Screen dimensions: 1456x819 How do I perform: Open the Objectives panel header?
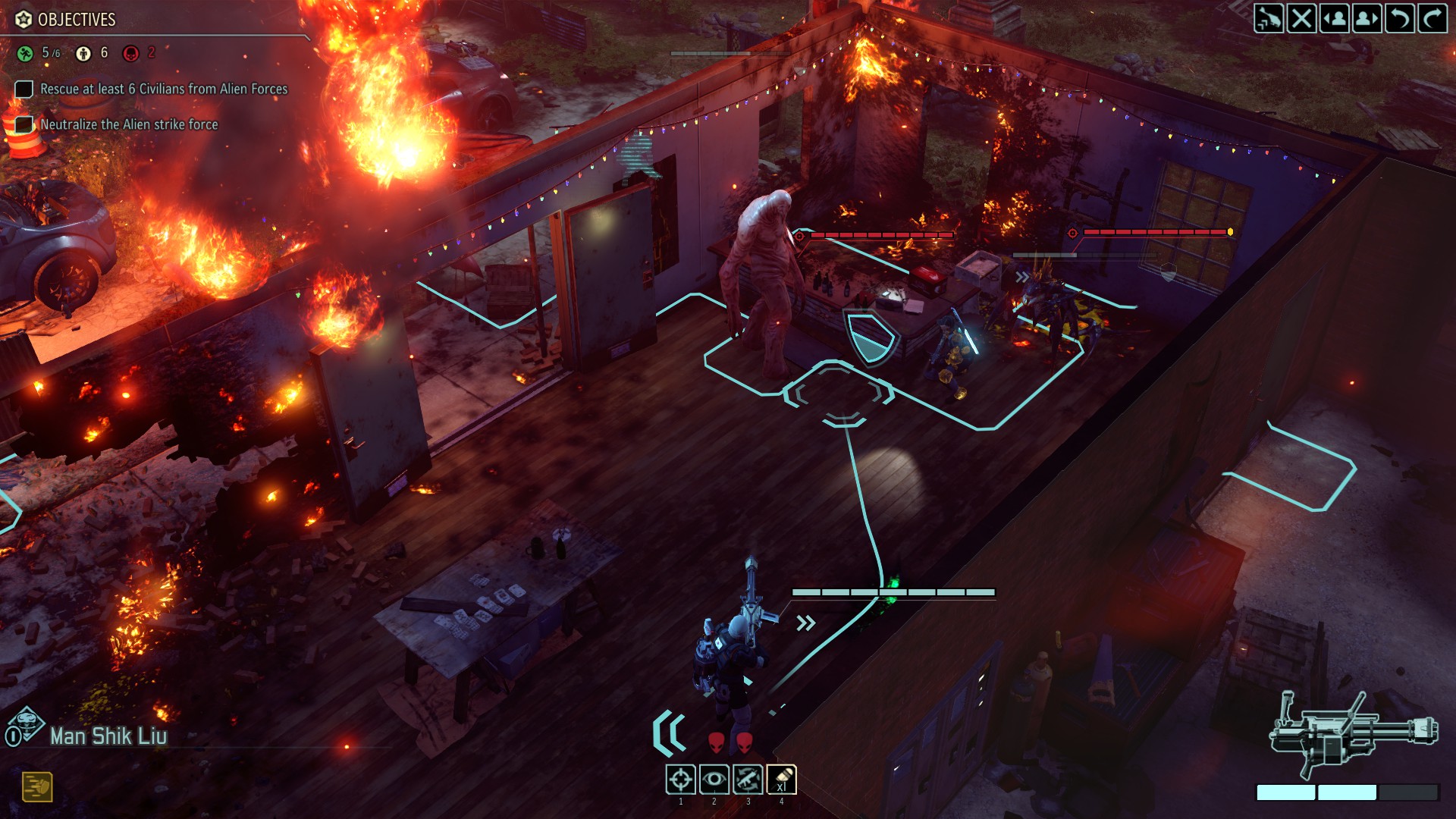(x=76, y=20)
